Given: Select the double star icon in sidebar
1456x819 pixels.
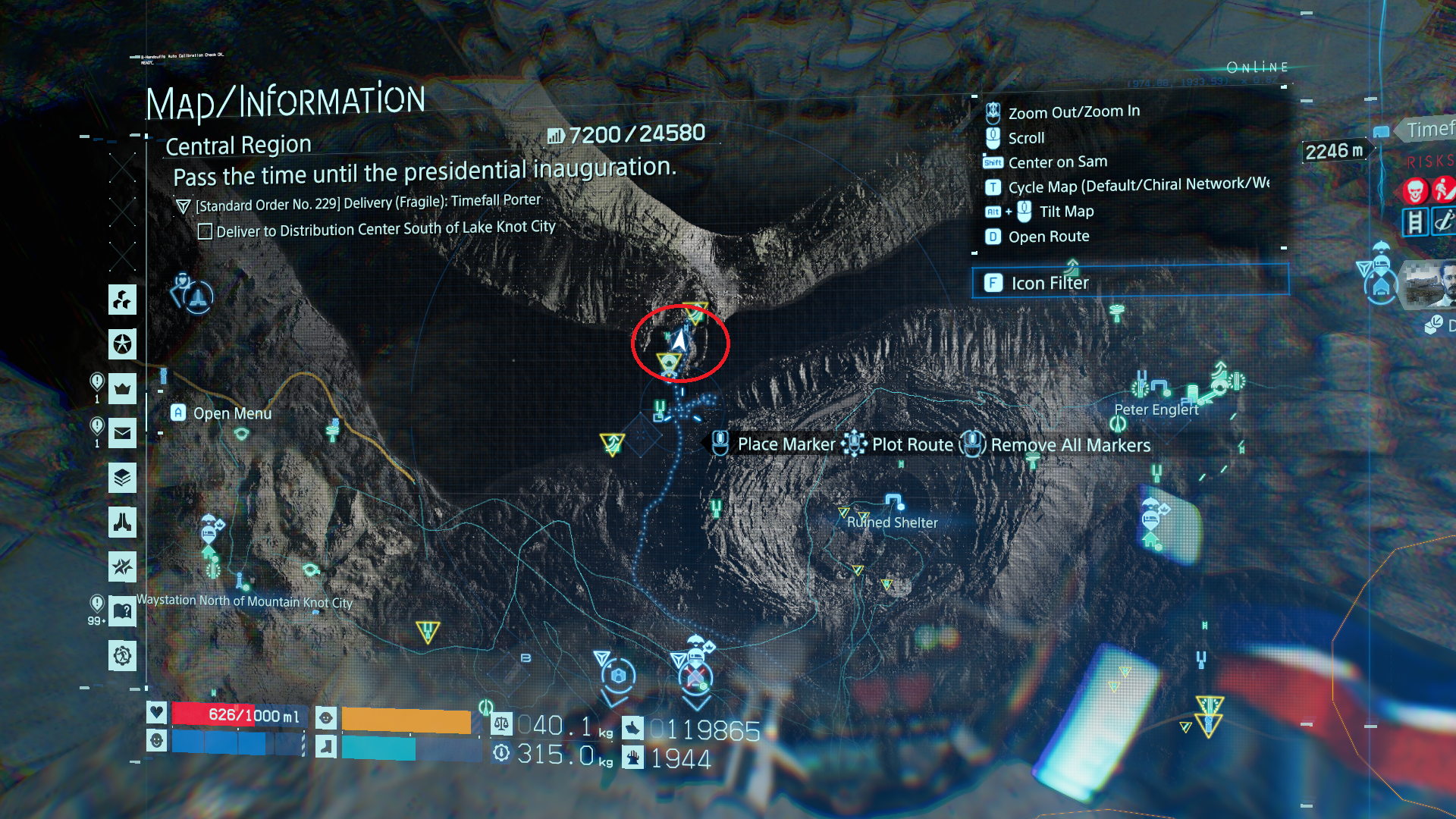Looking at the screenshot, I should [122, 566].
